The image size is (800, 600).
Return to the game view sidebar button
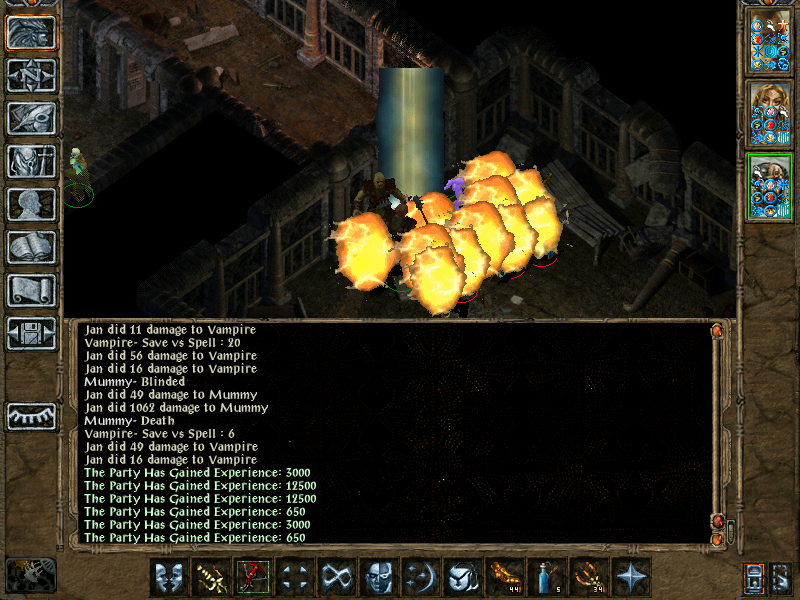coord(32,32)
